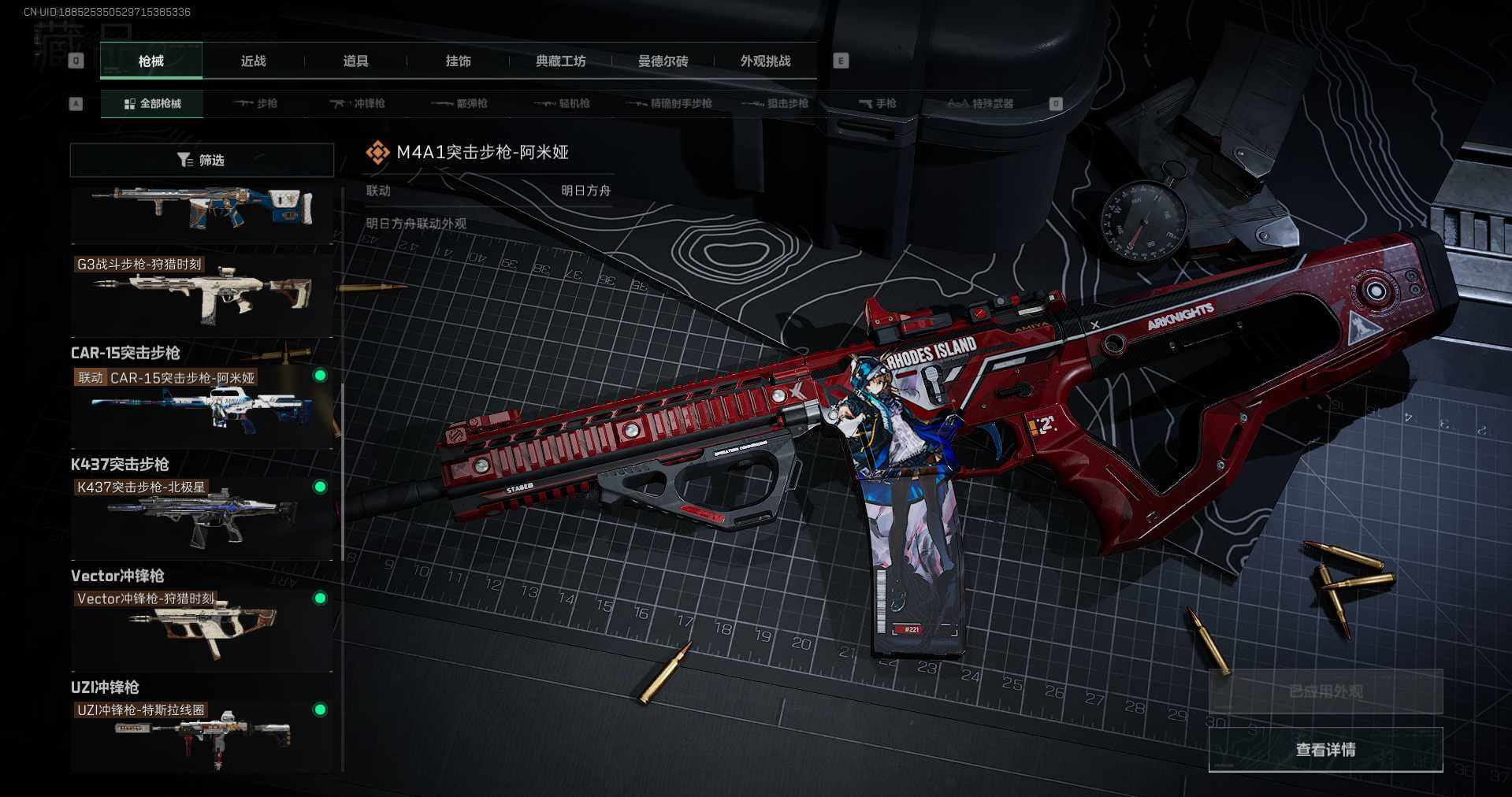Filter the list by 步枪 rifles

(x=255, y=103)
